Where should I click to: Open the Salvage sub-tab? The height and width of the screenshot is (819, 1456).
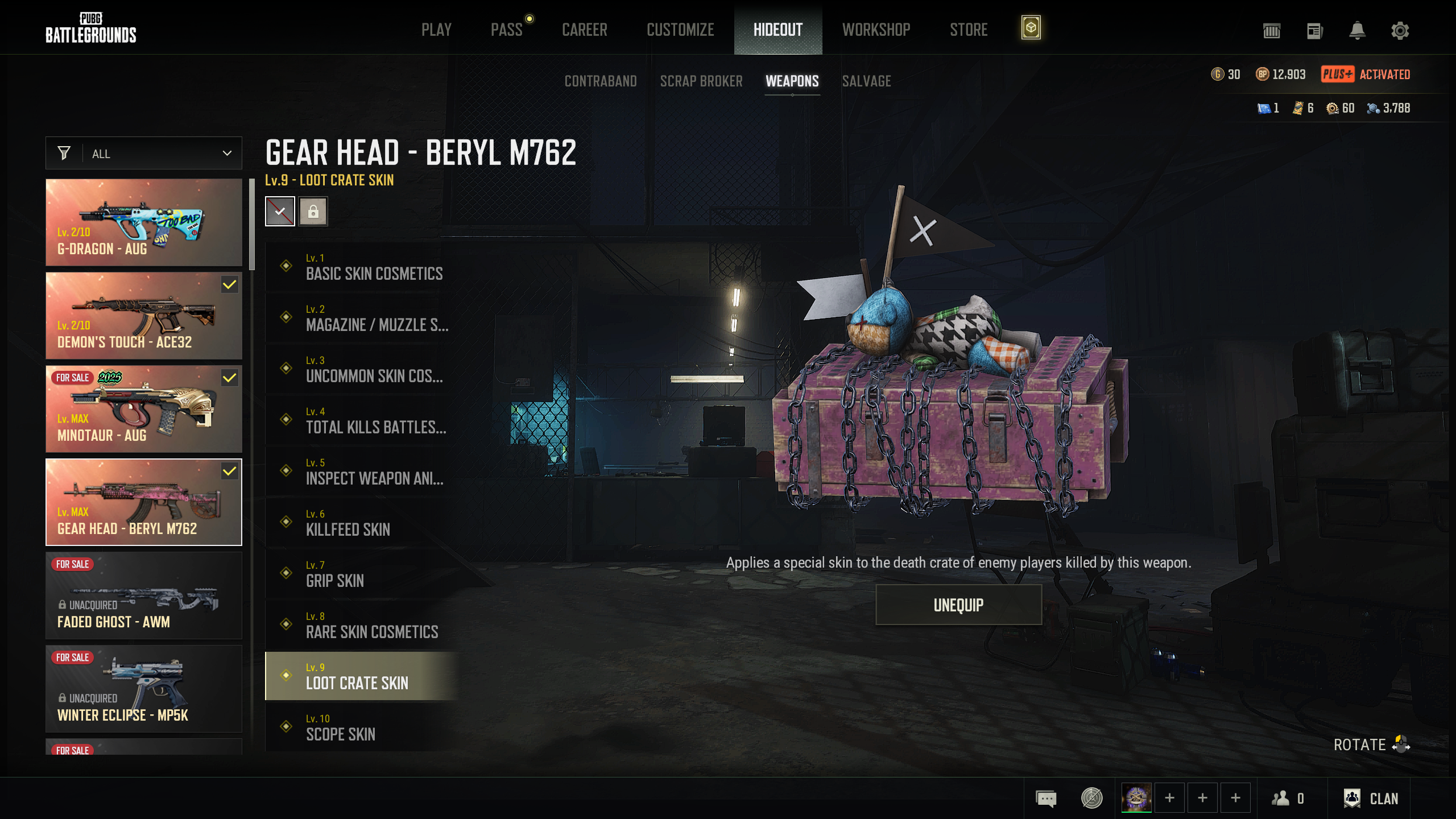[866, 81]
